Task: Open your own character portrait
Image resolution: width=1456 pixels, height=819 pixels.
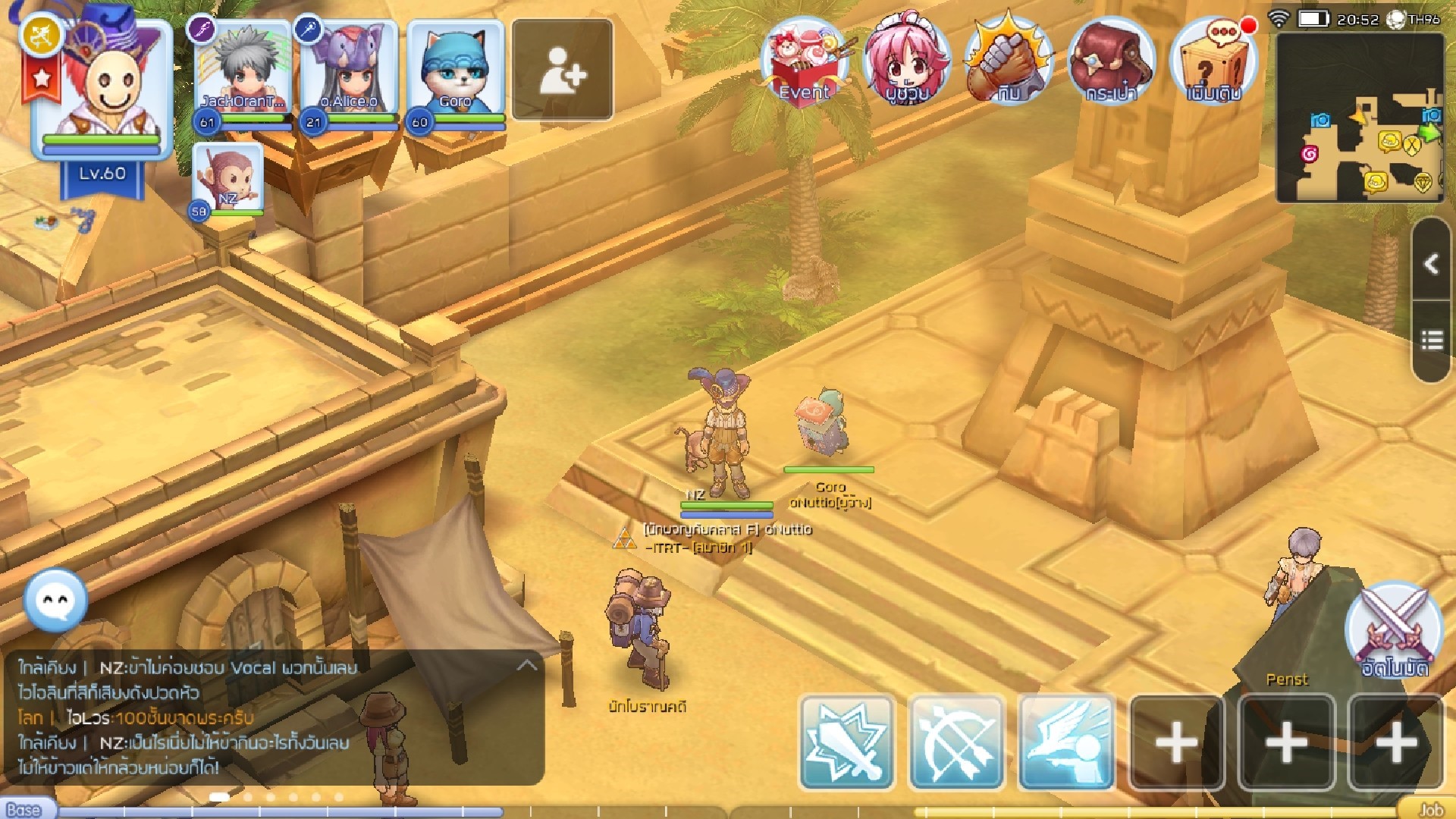Action: [x=102, y=83]
